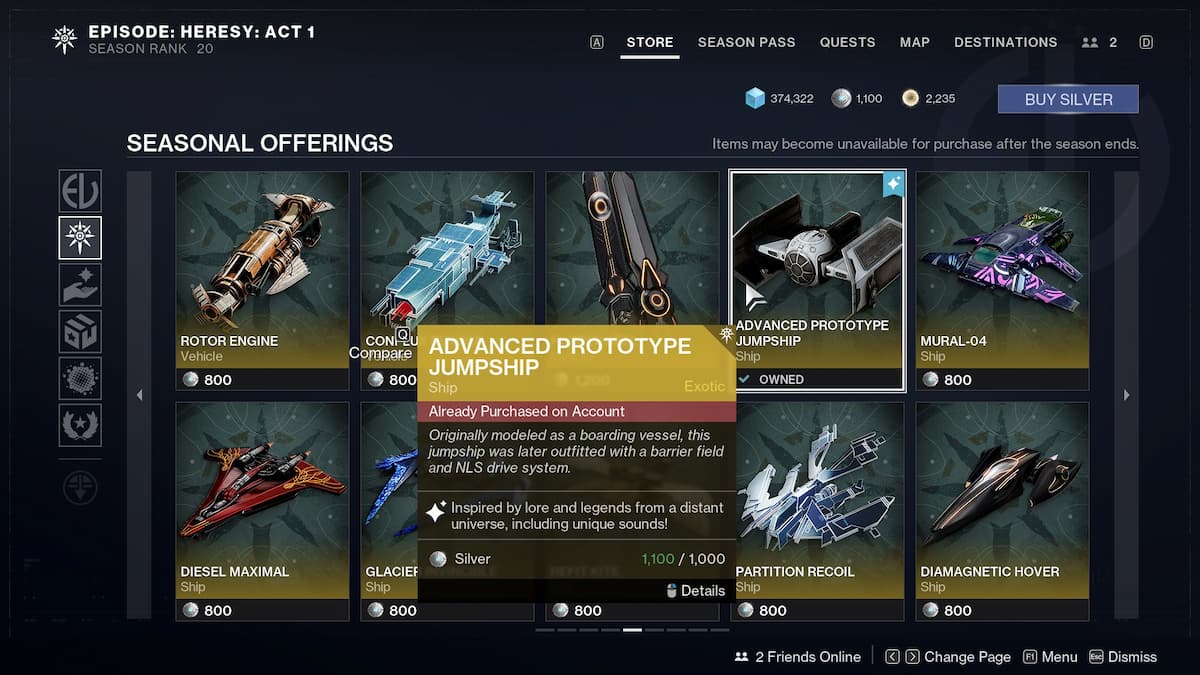Open the Season Pass tab

click(x=746, y=42)
